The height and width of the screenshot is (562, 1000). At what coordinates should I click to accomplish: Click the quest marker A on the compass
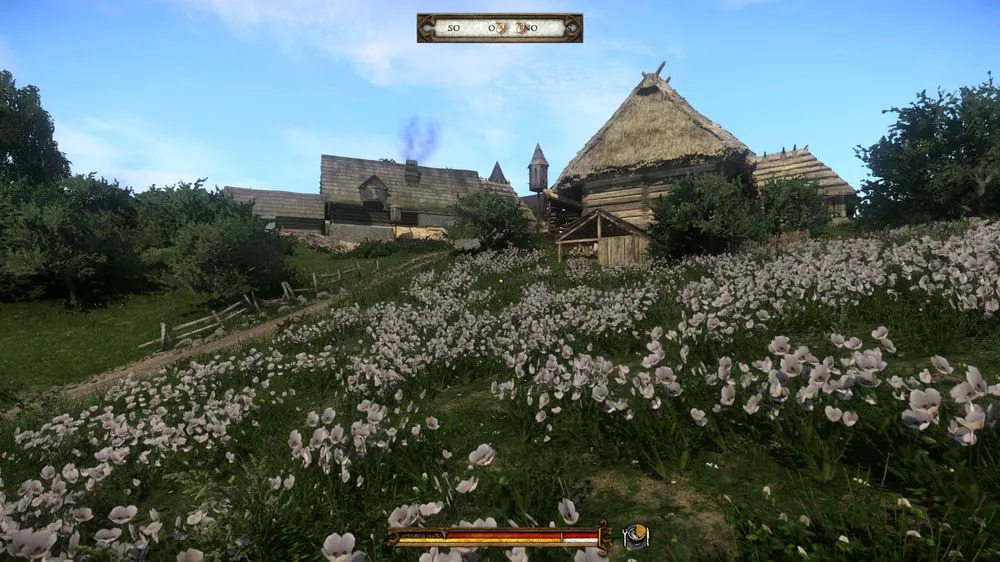(x=500, y=28)
